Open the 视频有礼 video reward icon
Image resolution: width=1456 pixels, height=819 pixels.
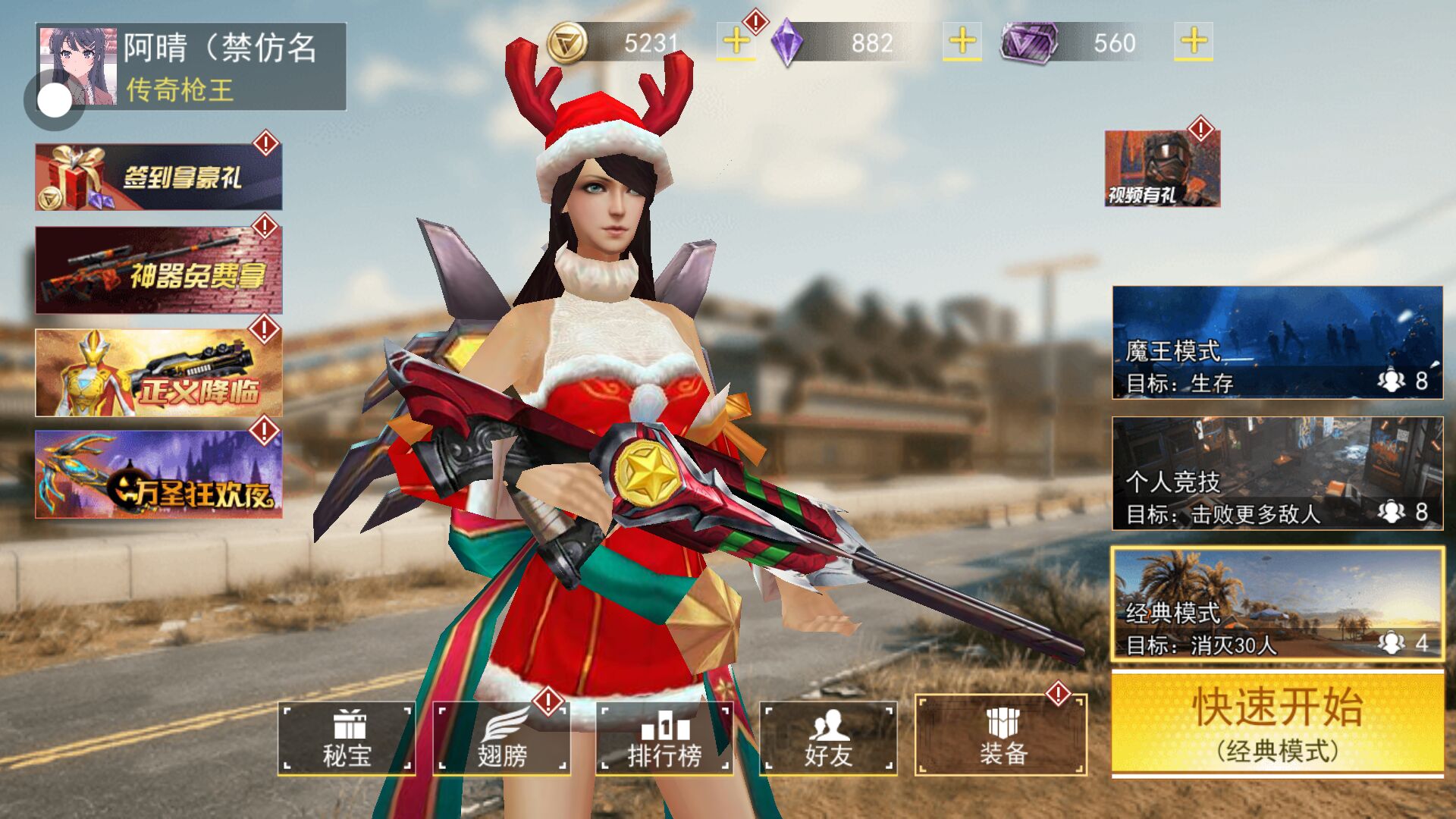tap(1162, 168)
